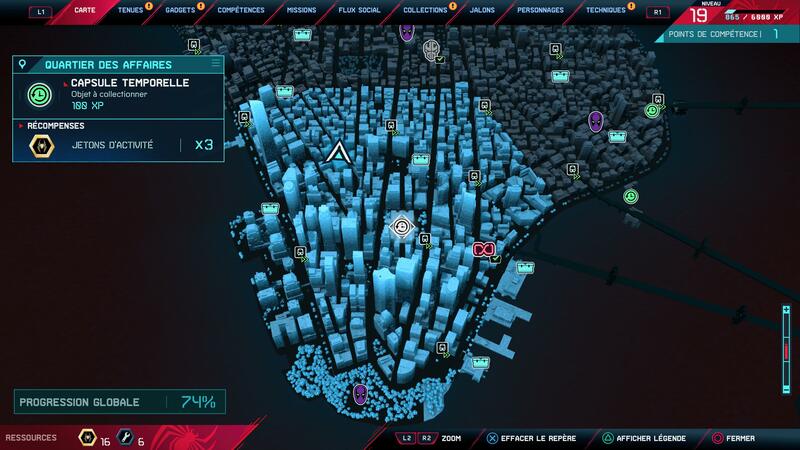Select the Jetons d'activité reward row
Screen dimensions: 800x450
(118, 145)
